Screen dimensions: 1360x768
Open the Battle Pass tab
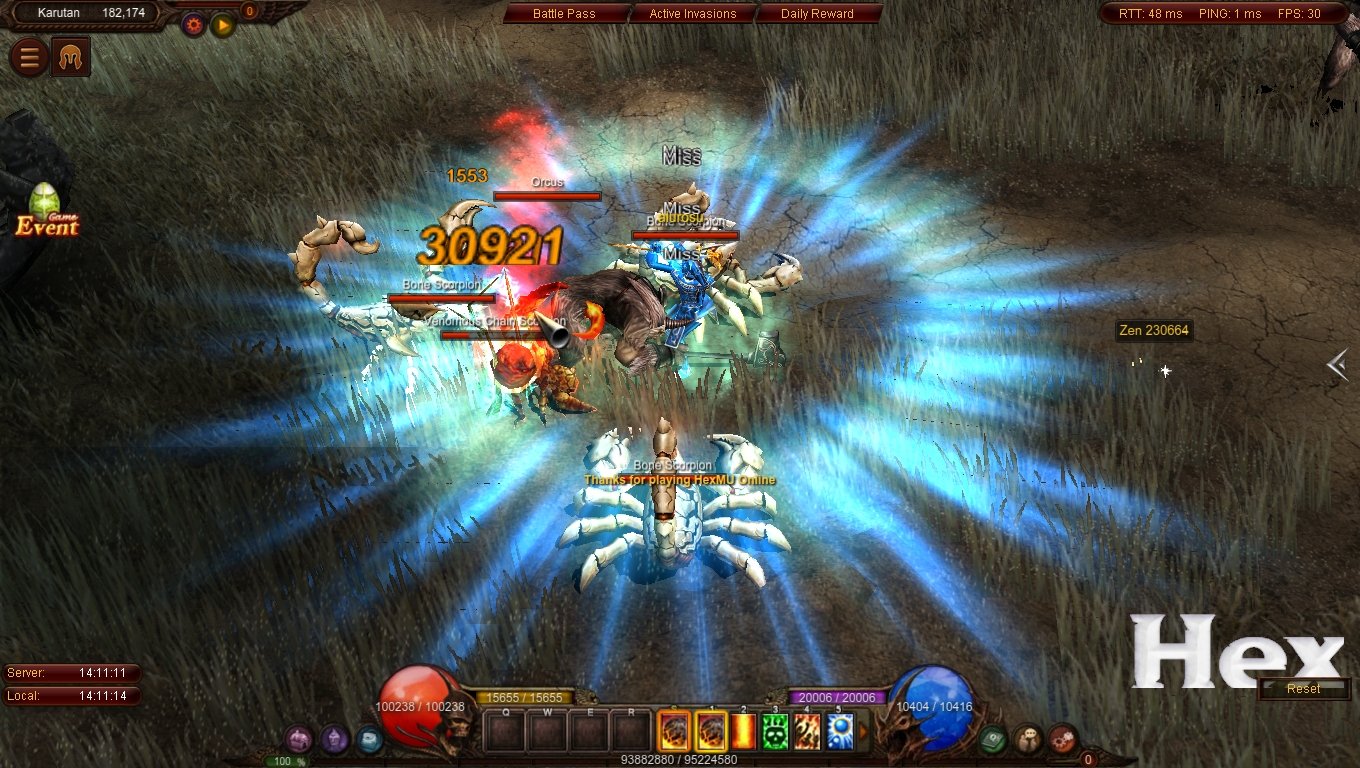(564, 13)
